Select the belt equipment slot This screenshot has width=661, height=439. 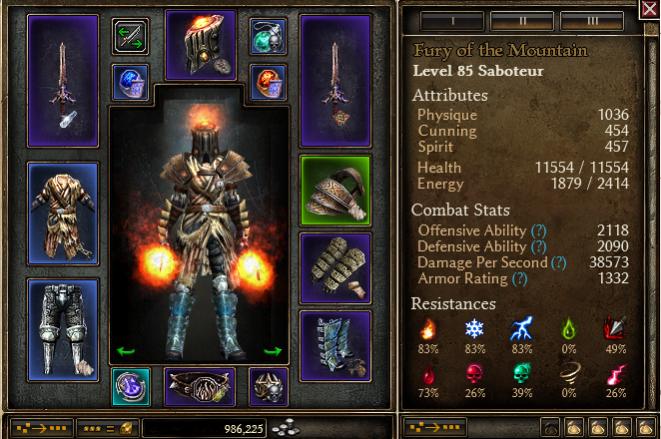click(199, 386)
